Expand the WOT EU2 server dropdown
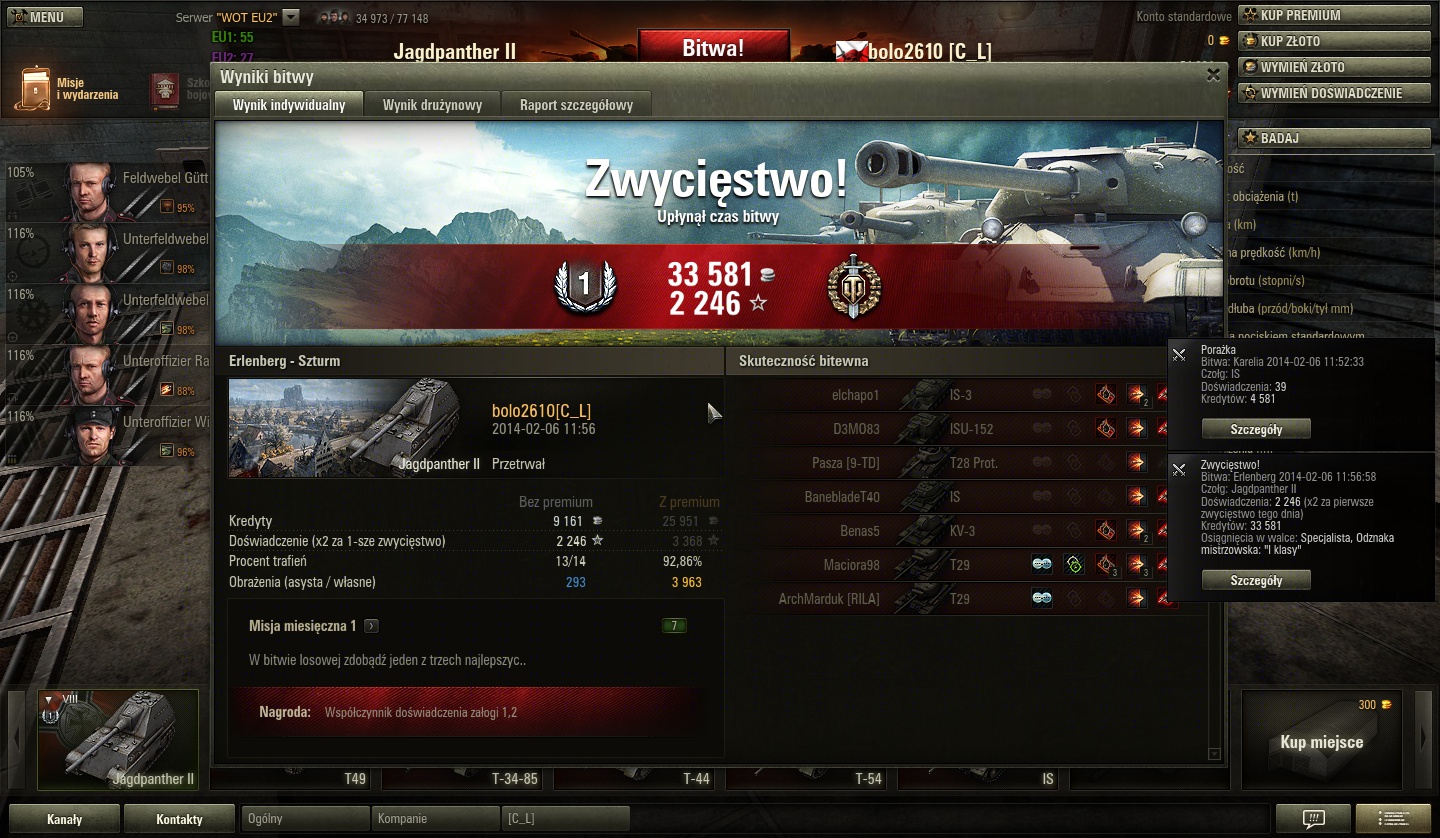Image resolution: width=1440 pixels, height=838 pixels. 291,17
